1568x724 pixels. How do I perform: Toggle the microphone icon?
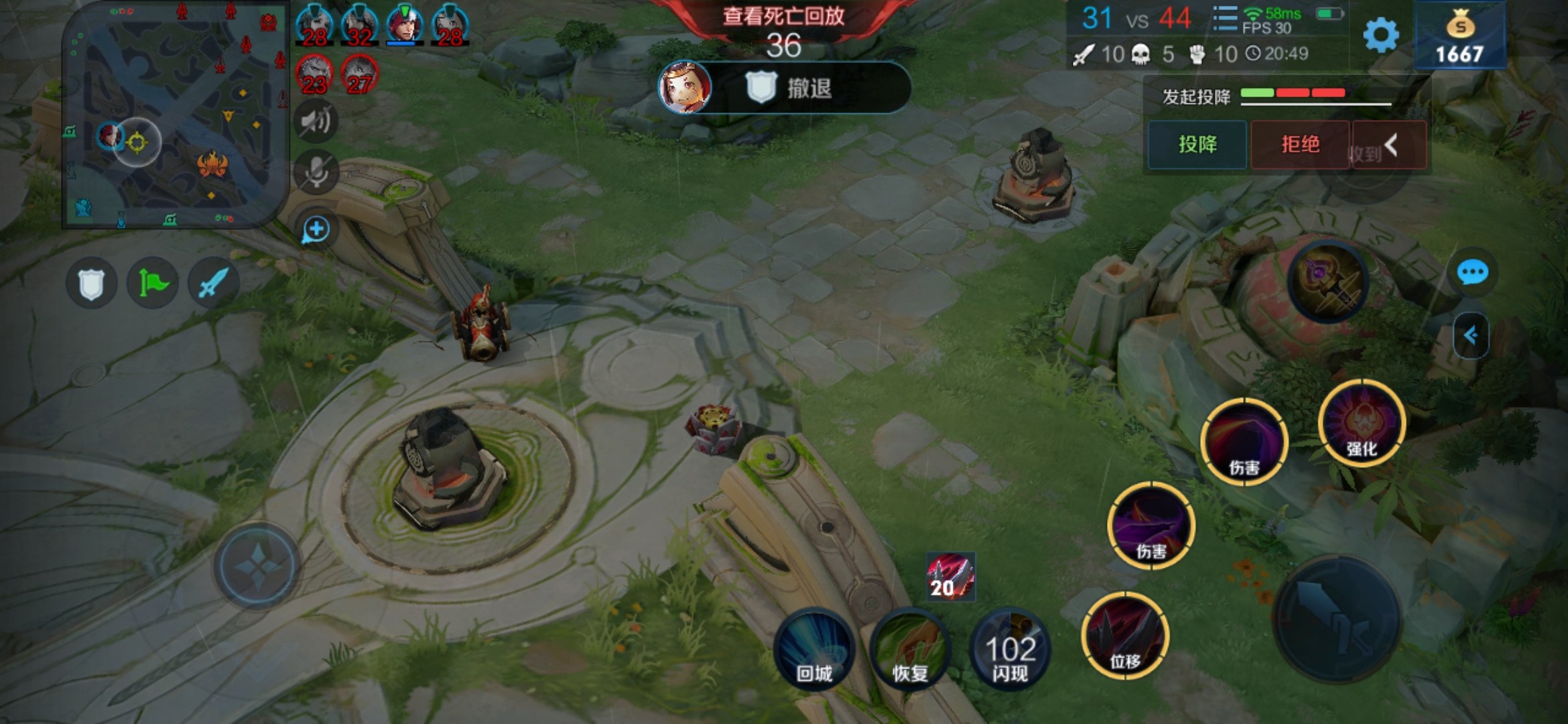[x=316, y=172]
